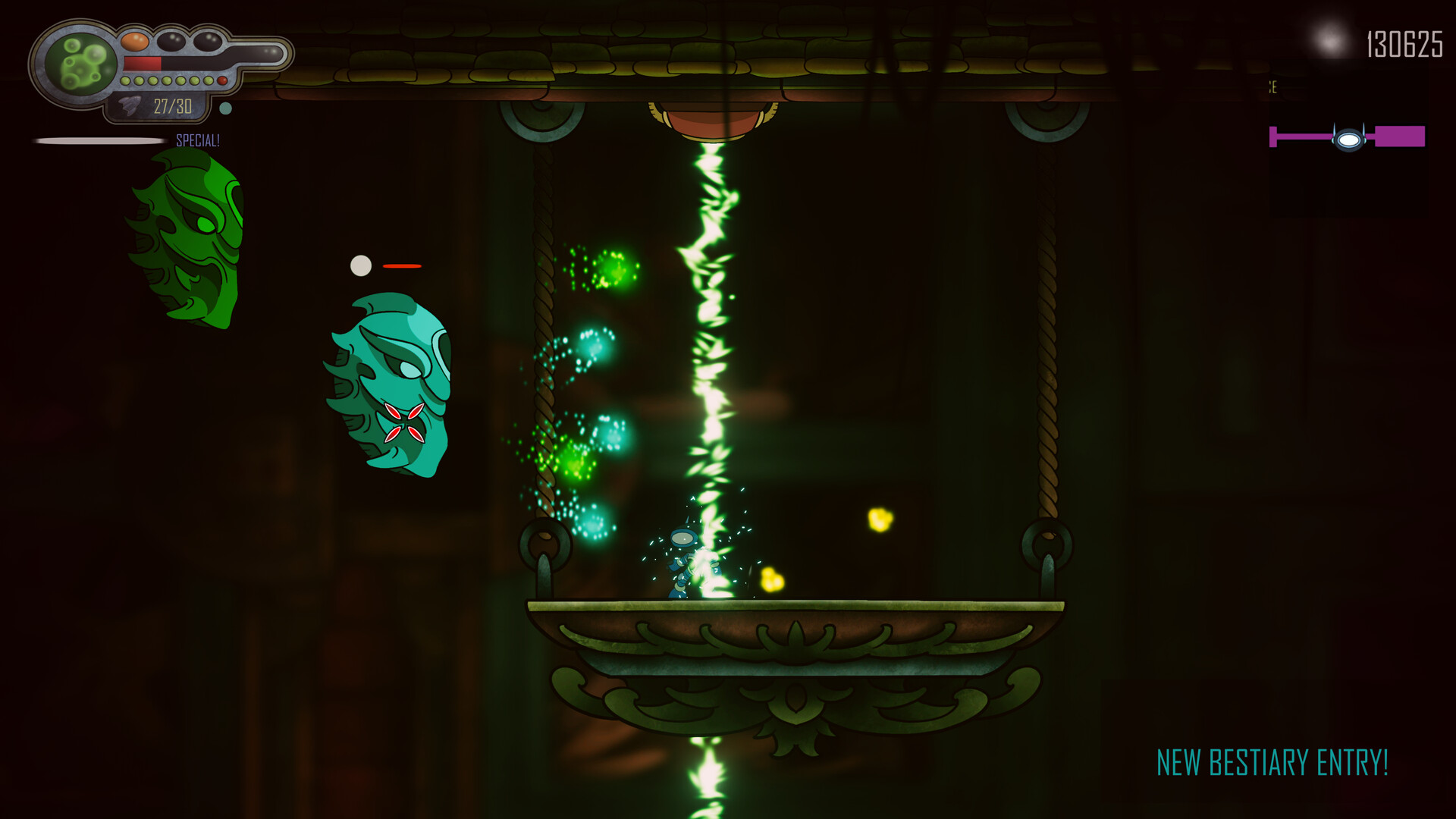Click the score display reading 130625
Viewport: 1456px width, 819px height.
(1404, 45)
